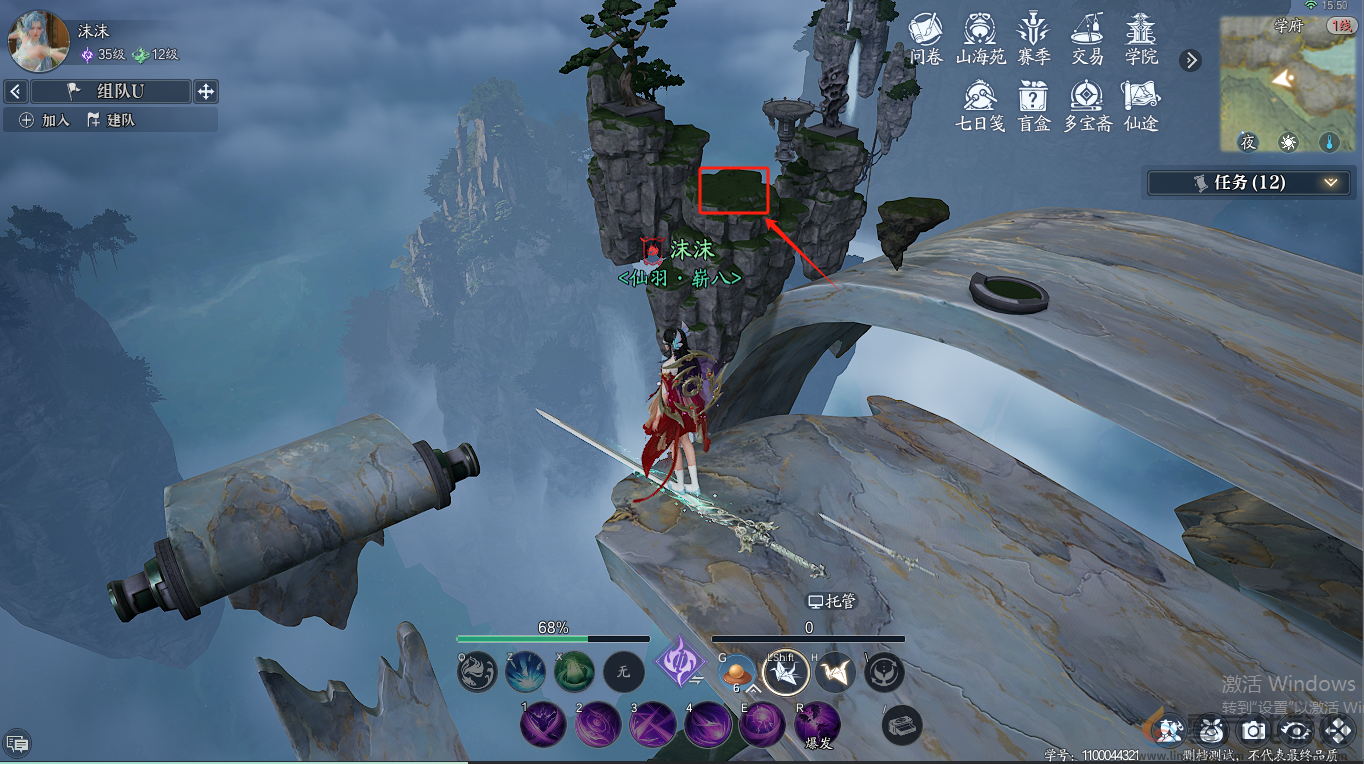Image resolution: width=1364 pixels, height=764 pixels.
Task: Click the 建队 create team button
Action: pyautogui.click(x=111, y=120)
